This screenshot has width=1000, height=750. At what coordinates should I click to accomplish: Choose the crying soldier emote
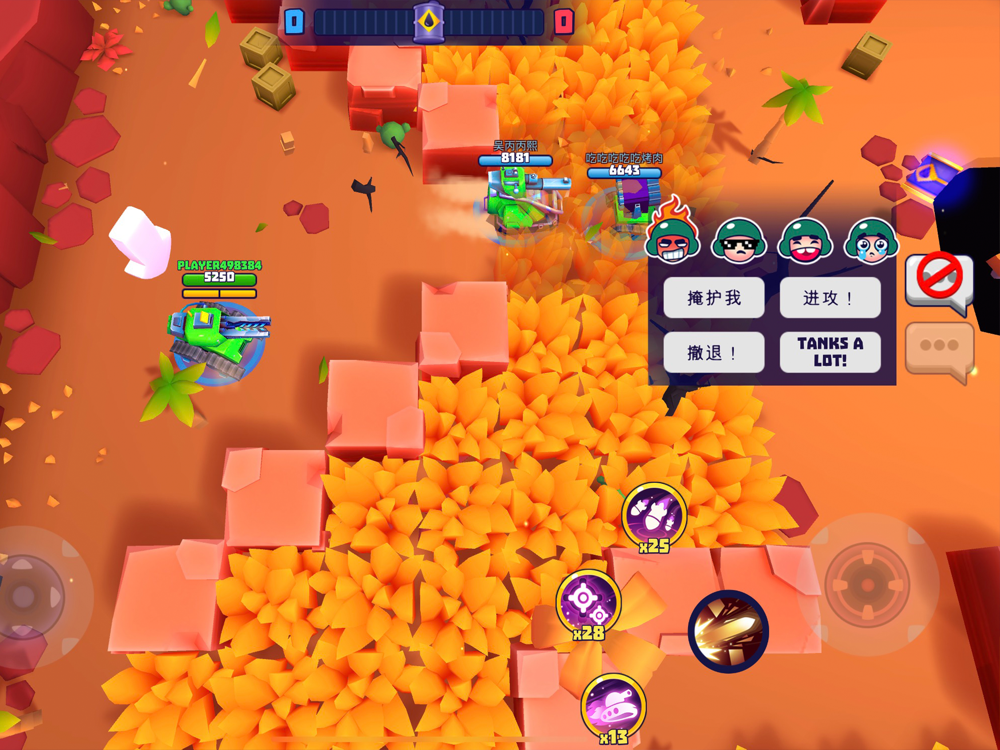[871, 241]
